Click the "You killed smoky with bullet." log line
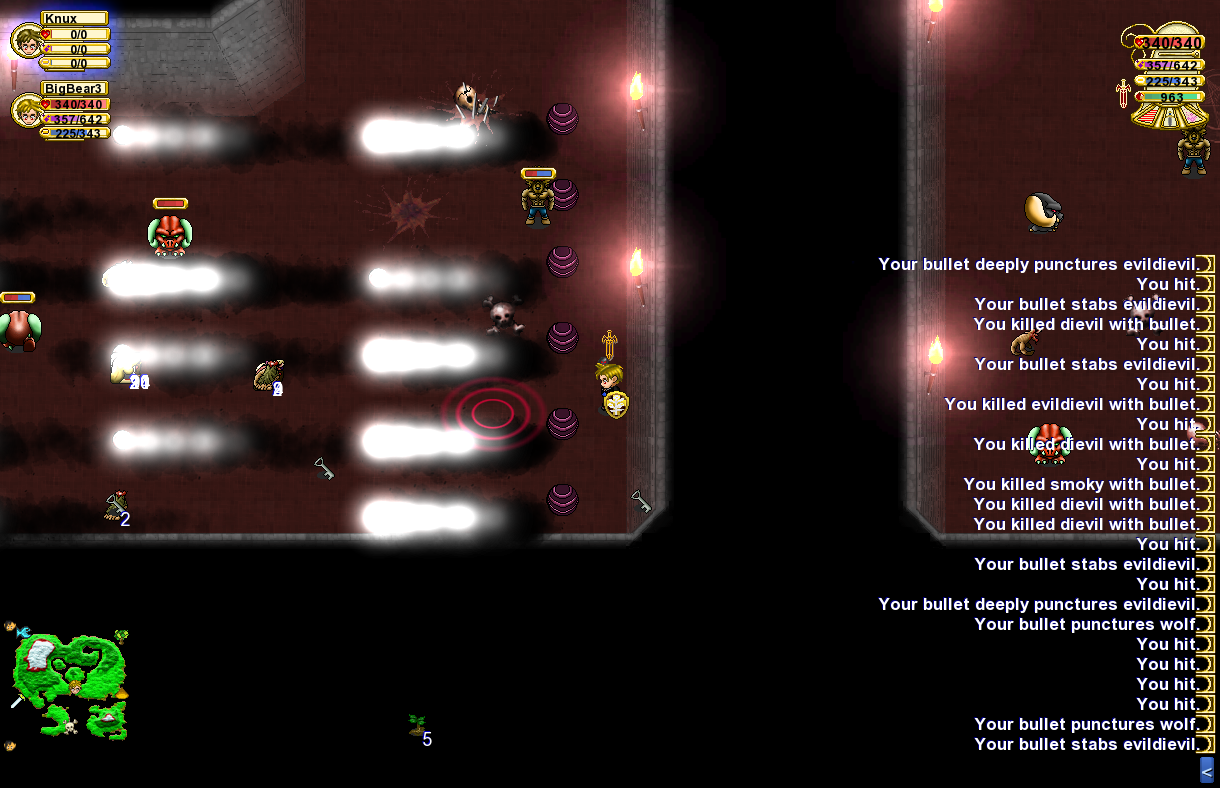 [x=1081, y=484]
